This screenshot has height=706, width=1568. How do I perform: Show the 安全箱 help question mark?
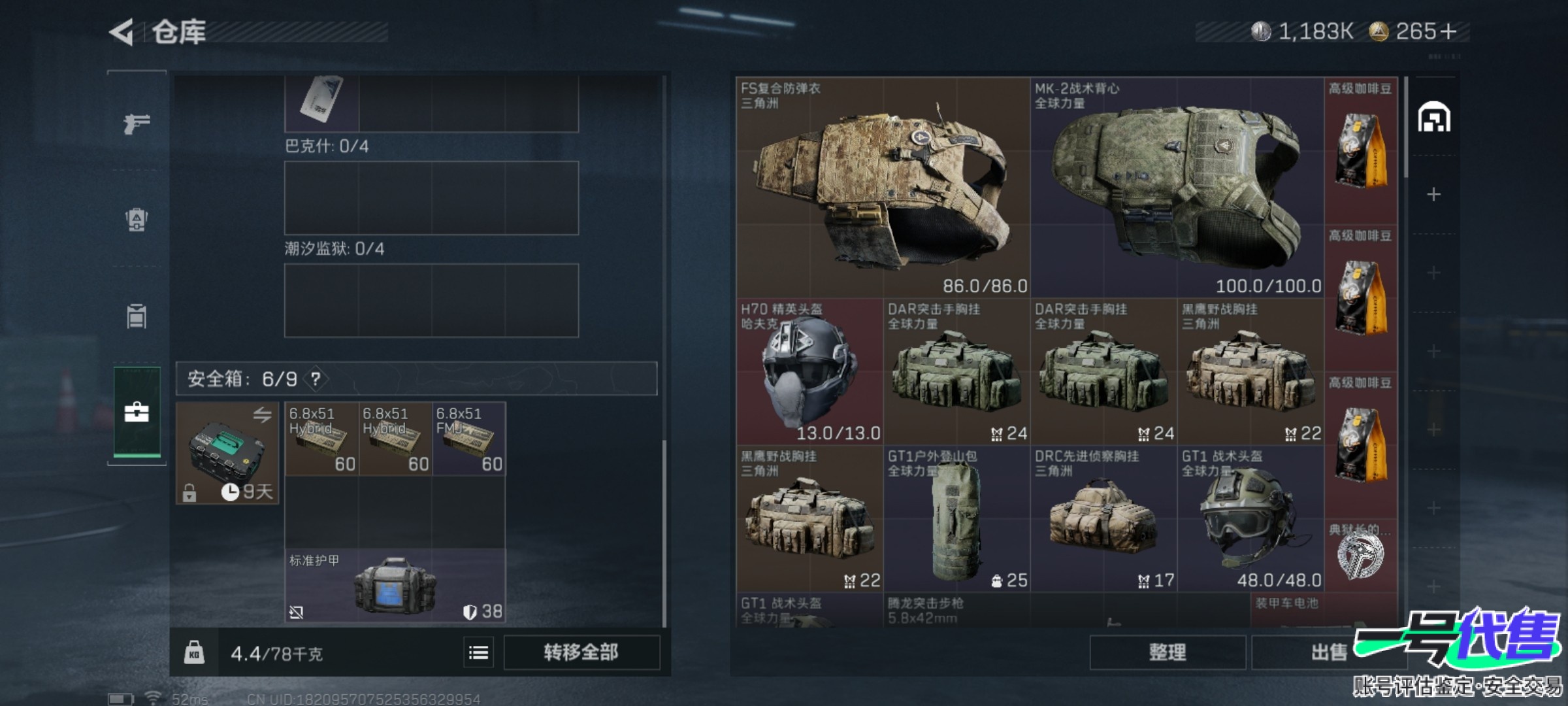tap(316, 379)
